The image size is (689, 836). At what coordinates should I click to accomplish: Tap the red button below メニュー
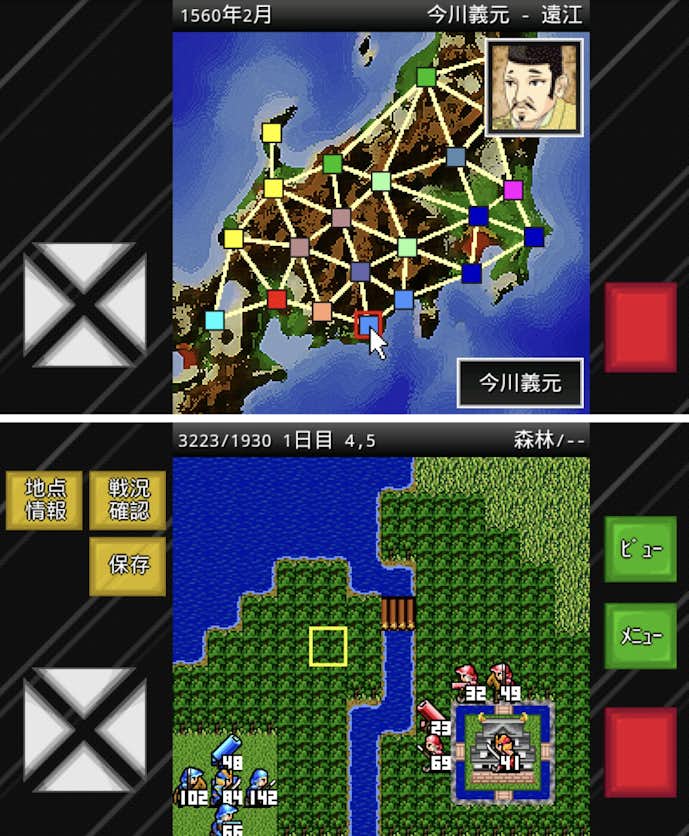[640, 753]
